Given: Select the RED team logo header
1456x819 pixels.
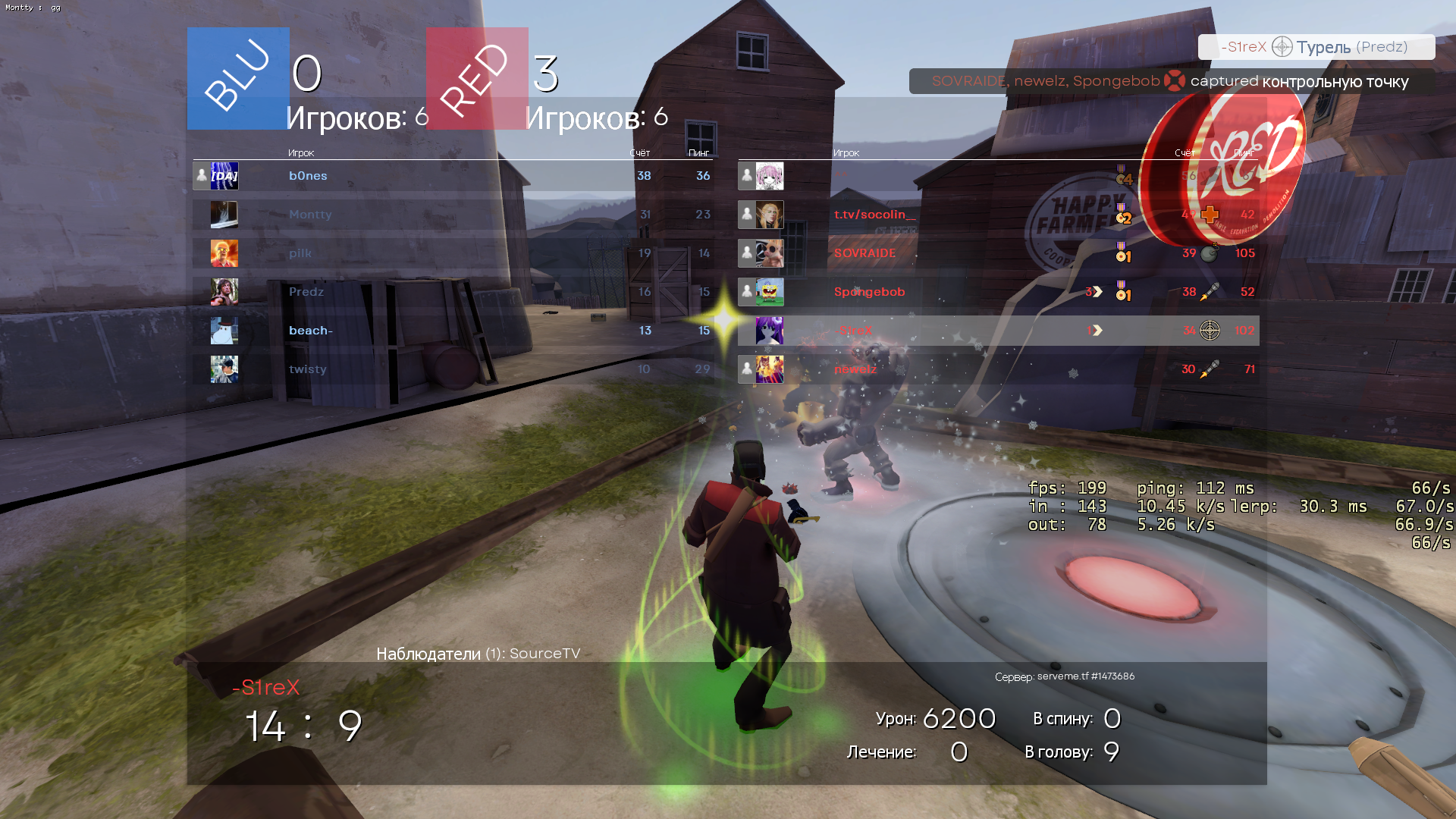Looking at the screenshot, I should 477,78.
